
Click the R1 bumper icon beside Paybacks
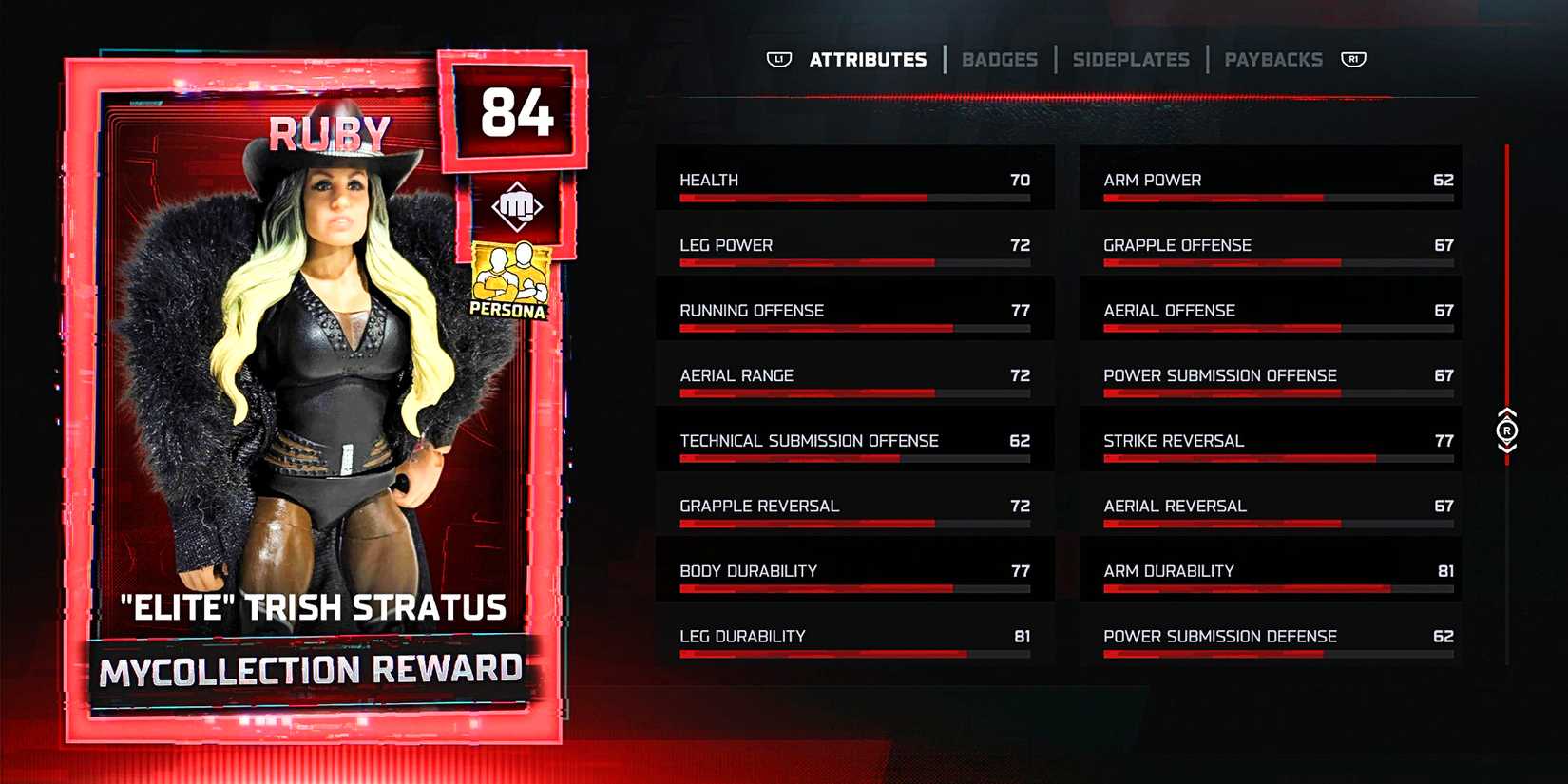pyautogui.click(x=1353, y=59)
